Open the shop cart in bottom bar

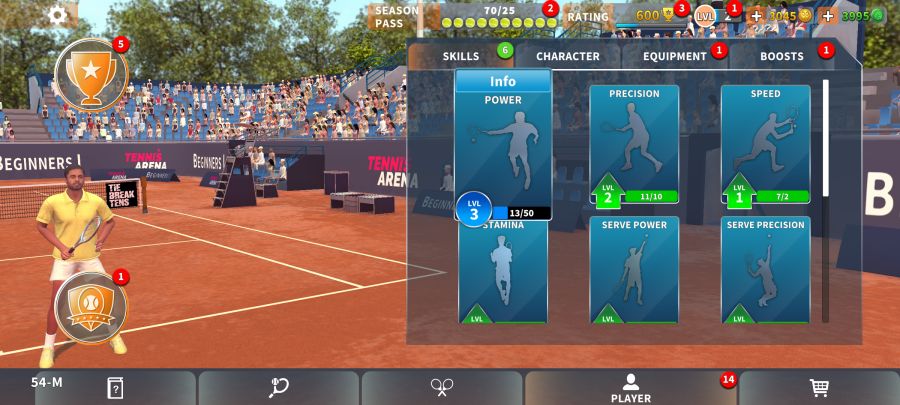(818, 388)
